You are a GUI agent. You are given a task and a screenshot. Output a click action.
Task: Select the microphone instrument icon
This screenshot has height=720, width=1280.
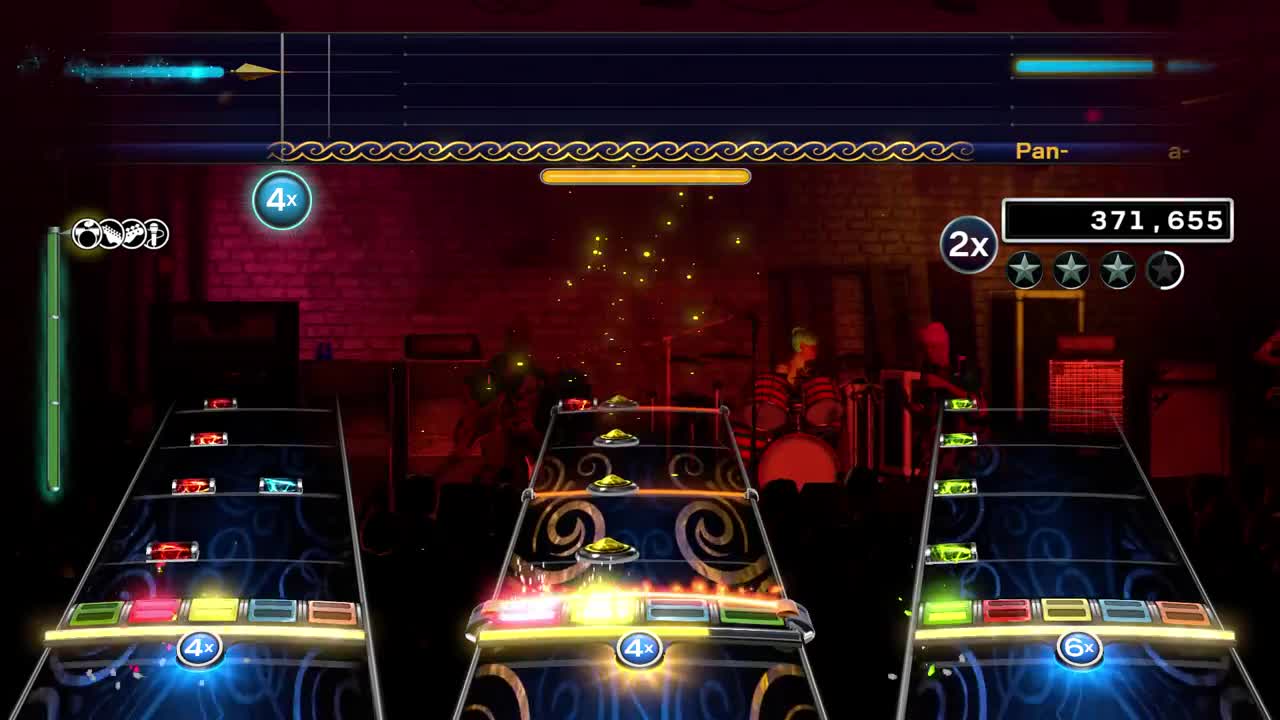pyautogui.click(x=156, y=231)
